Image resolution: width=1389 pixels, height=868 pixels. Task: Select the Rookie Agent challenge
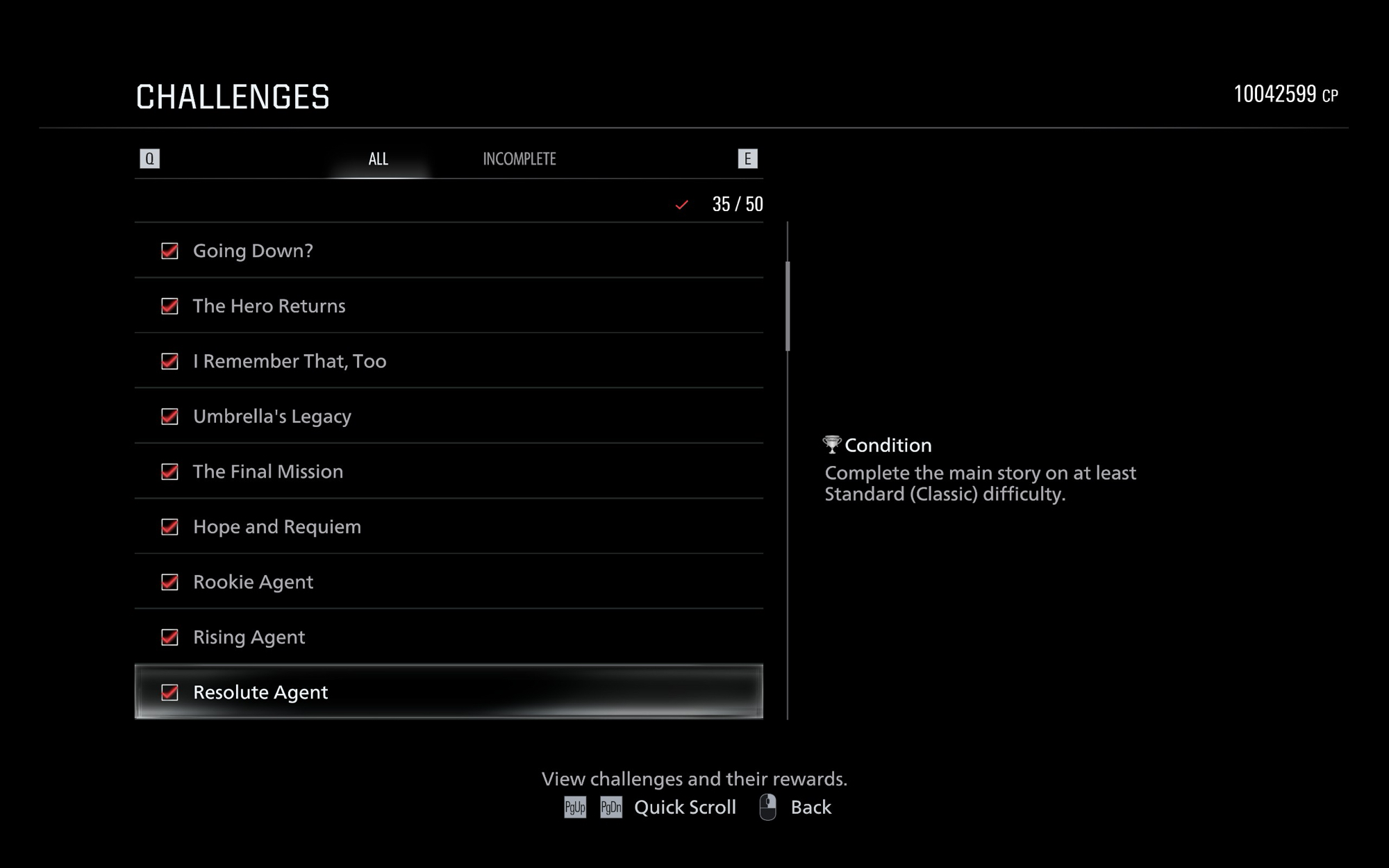tap(449, 582)
